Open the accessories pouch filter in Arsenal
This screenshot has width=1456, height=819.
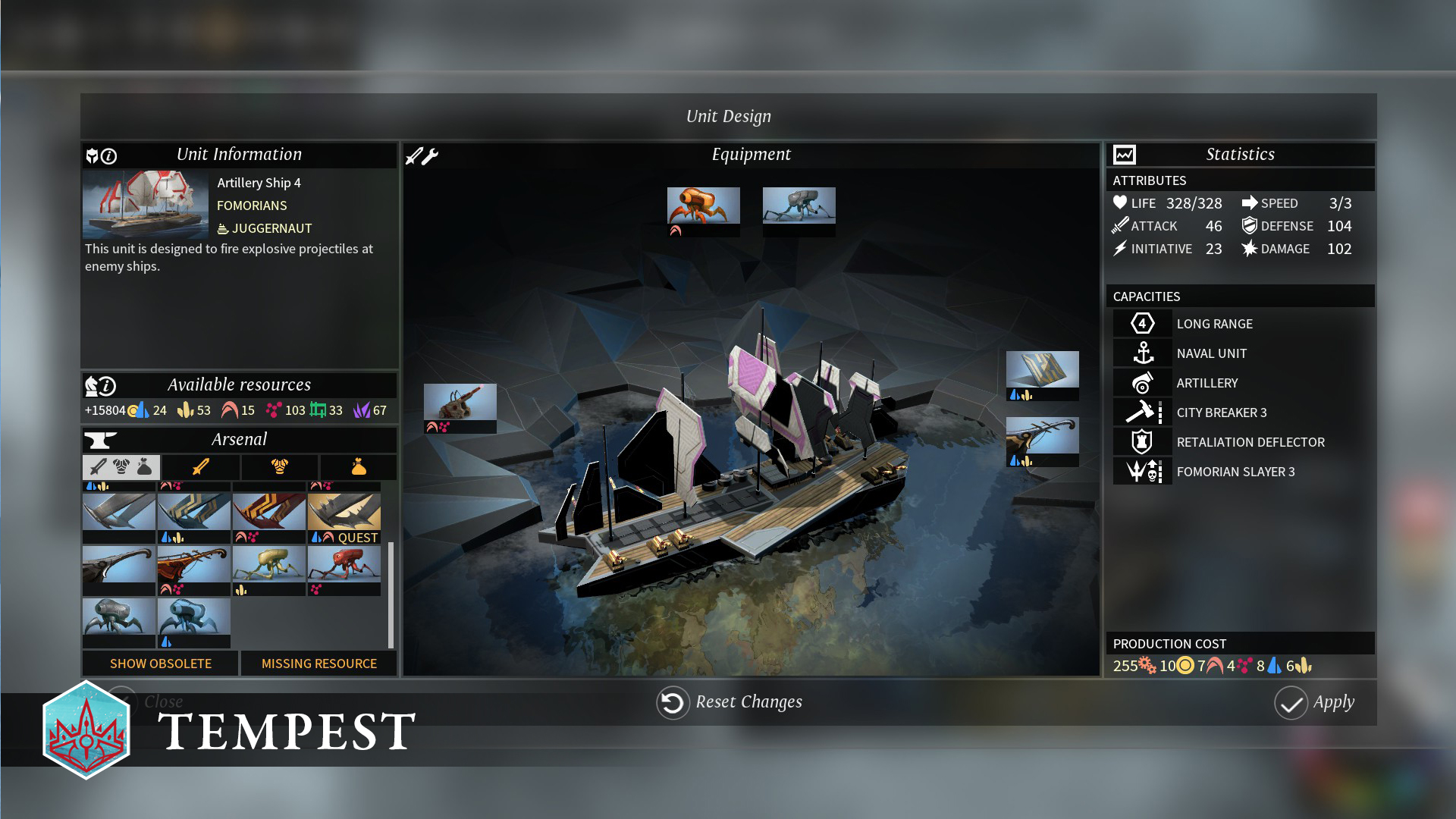(x=358, y=467)
